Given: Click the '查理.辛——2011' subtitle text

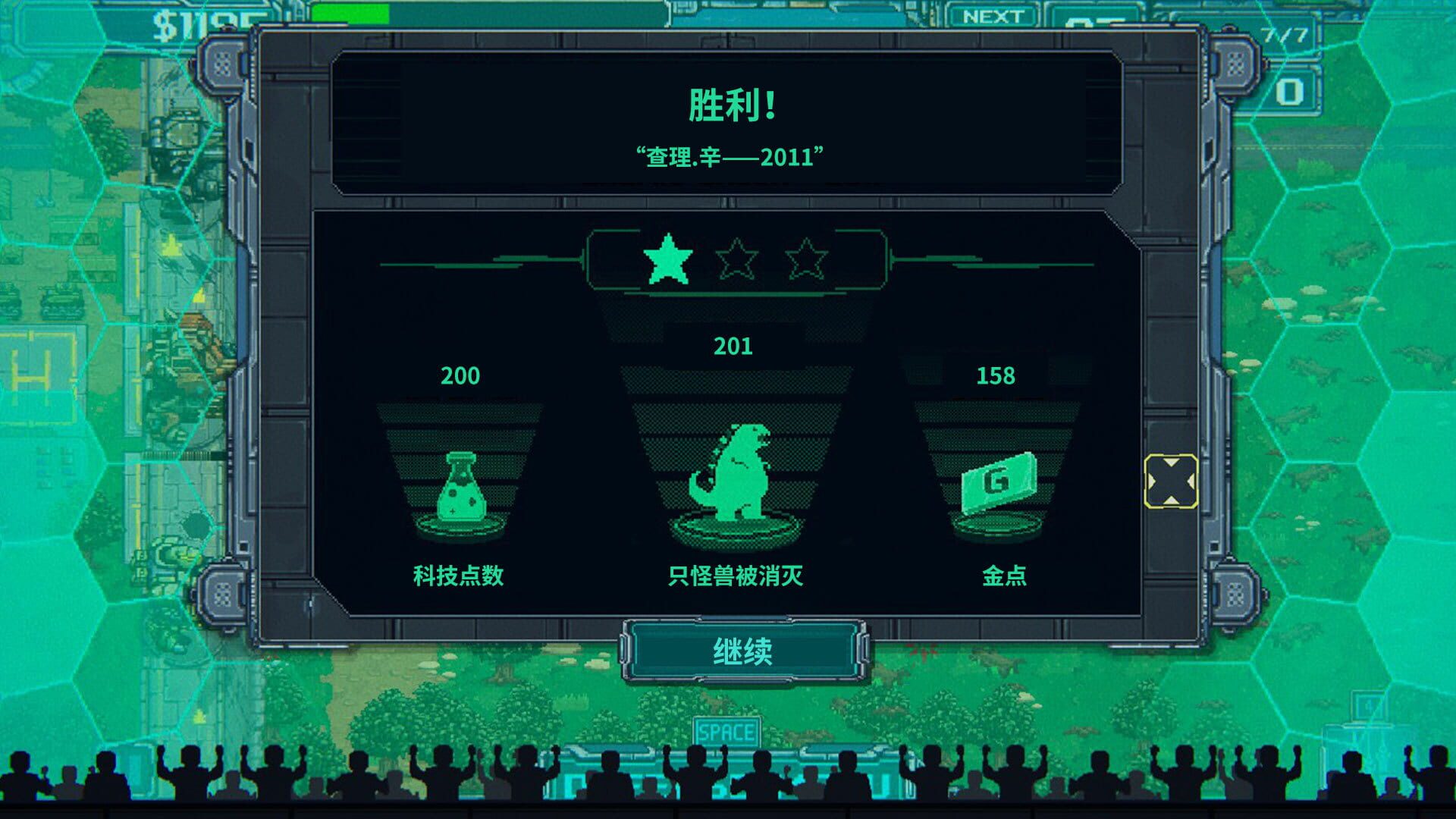Looking at the screenshot, I should [730, 154].
